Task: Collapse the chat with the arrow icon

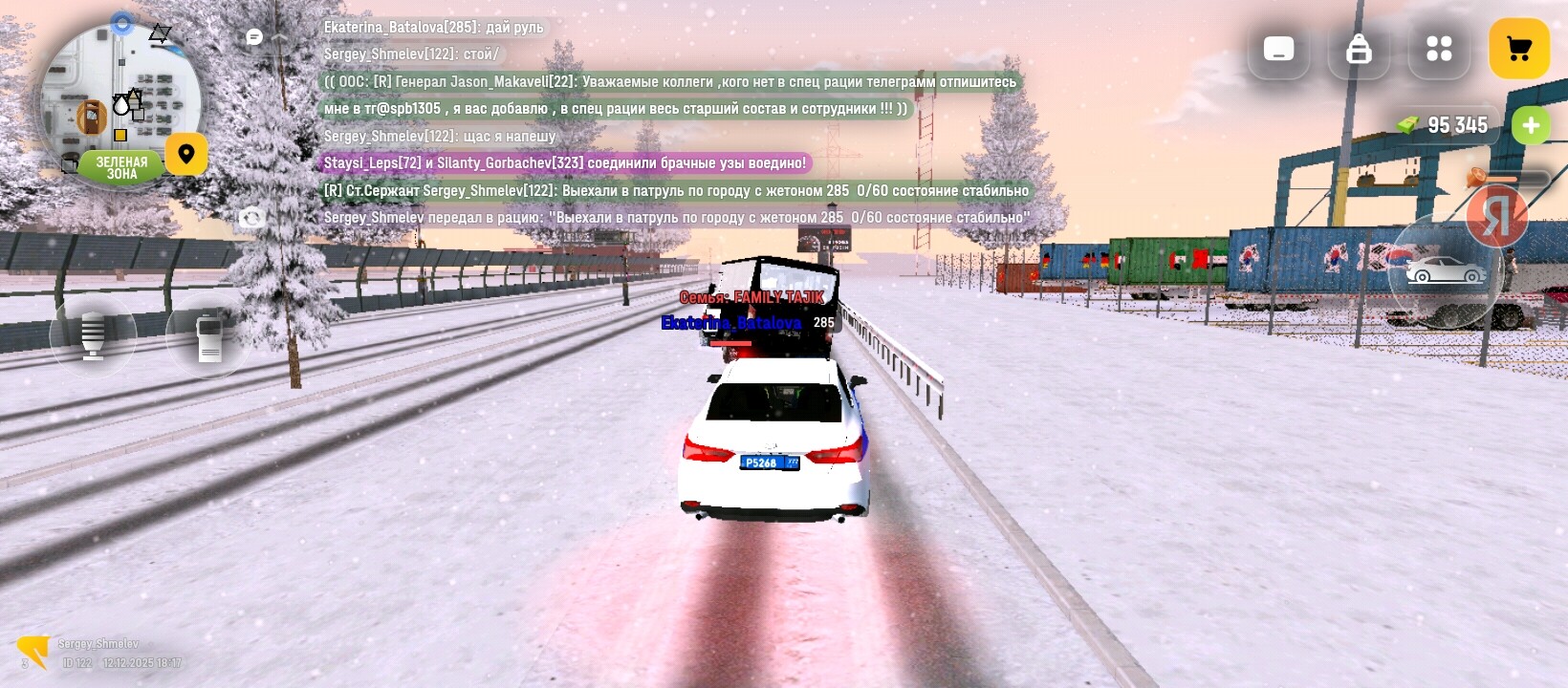Action: click(280, 36)
